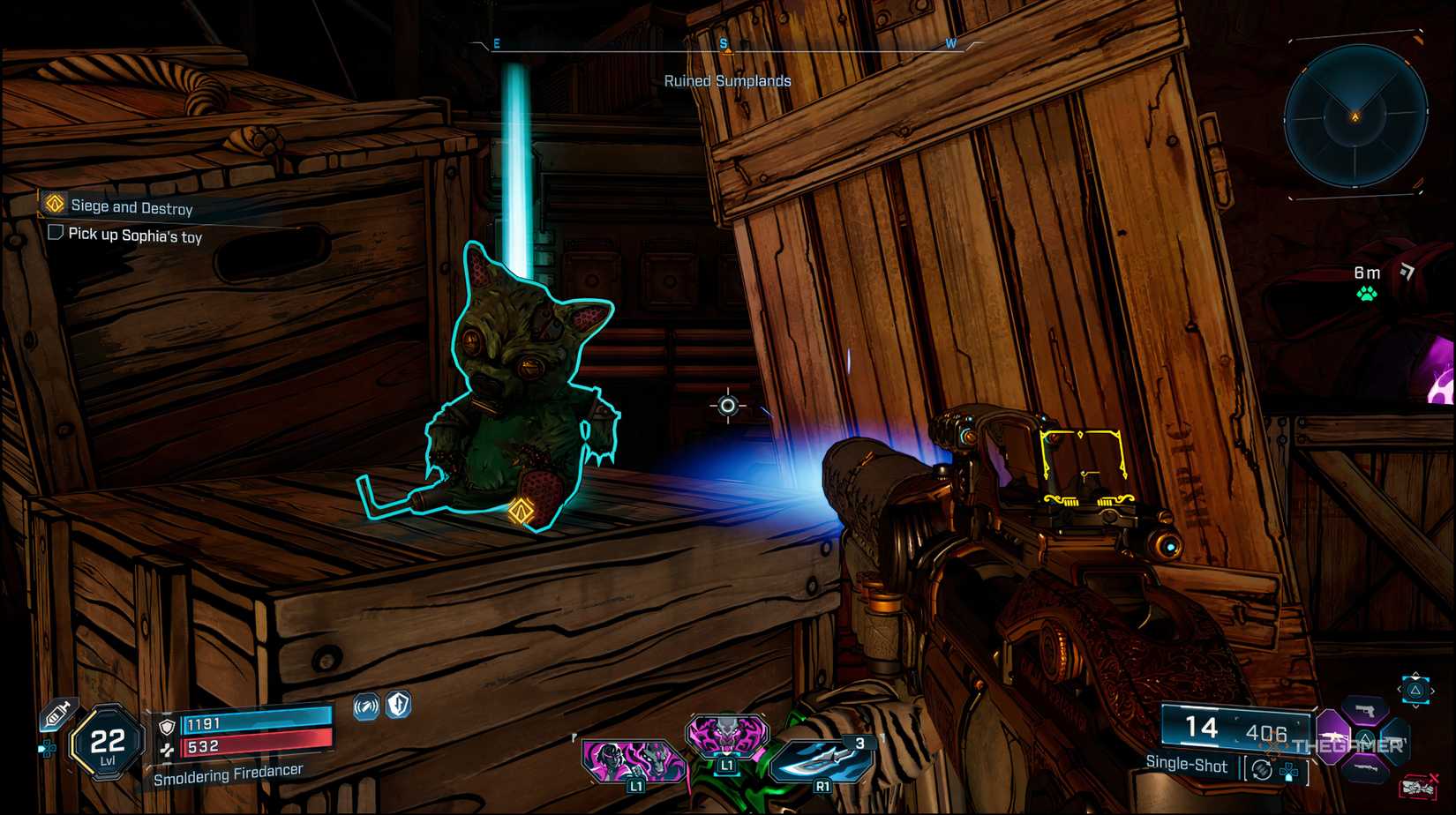Image resolution: width=1456 pixels, height=815 pixels.
Task: Activate the pink beast-face skill icon
Action: (726, 737)
